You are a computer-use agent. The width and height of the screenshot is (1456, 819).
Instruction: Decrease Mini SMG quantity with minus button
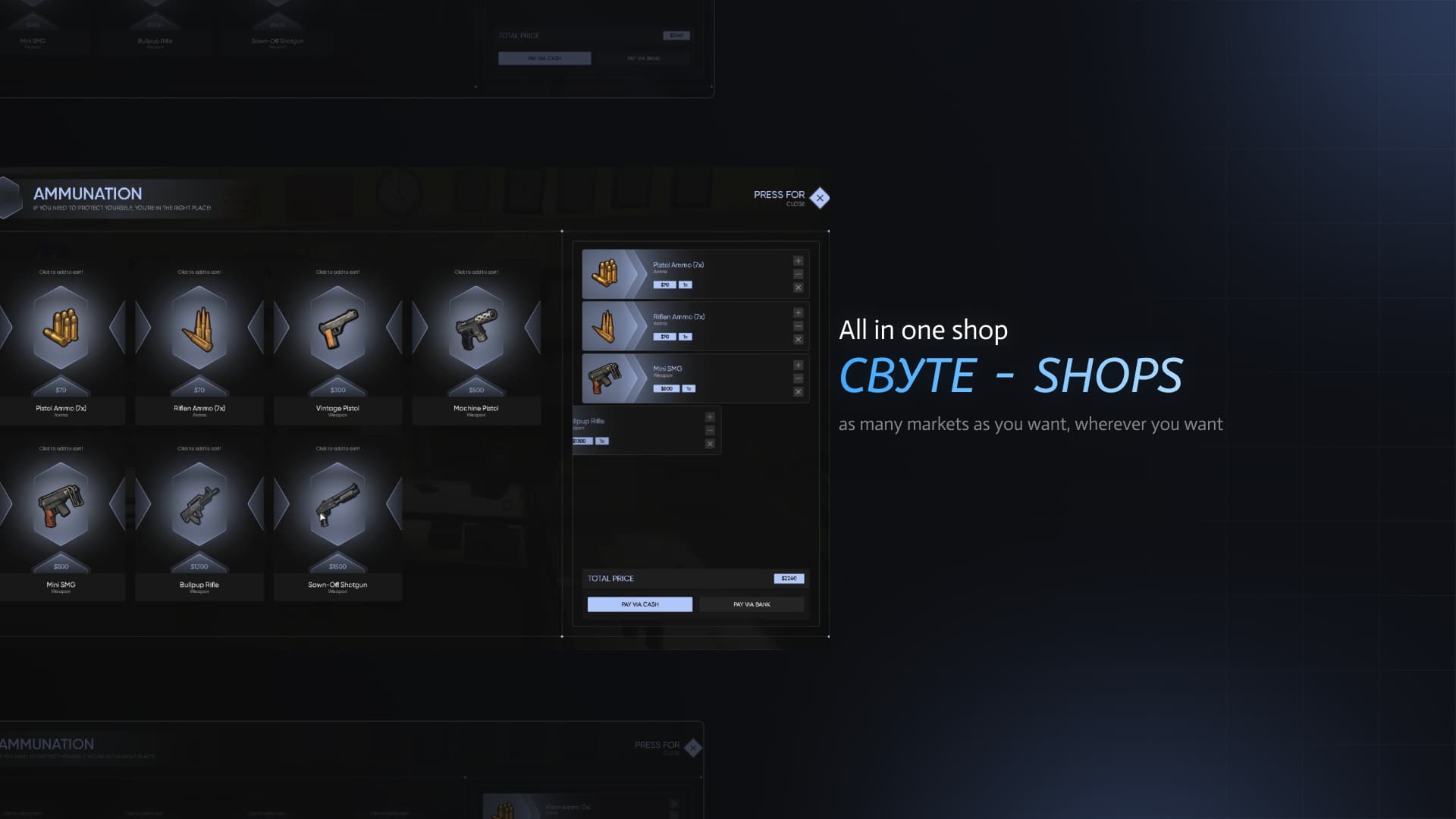coord(798,378)
